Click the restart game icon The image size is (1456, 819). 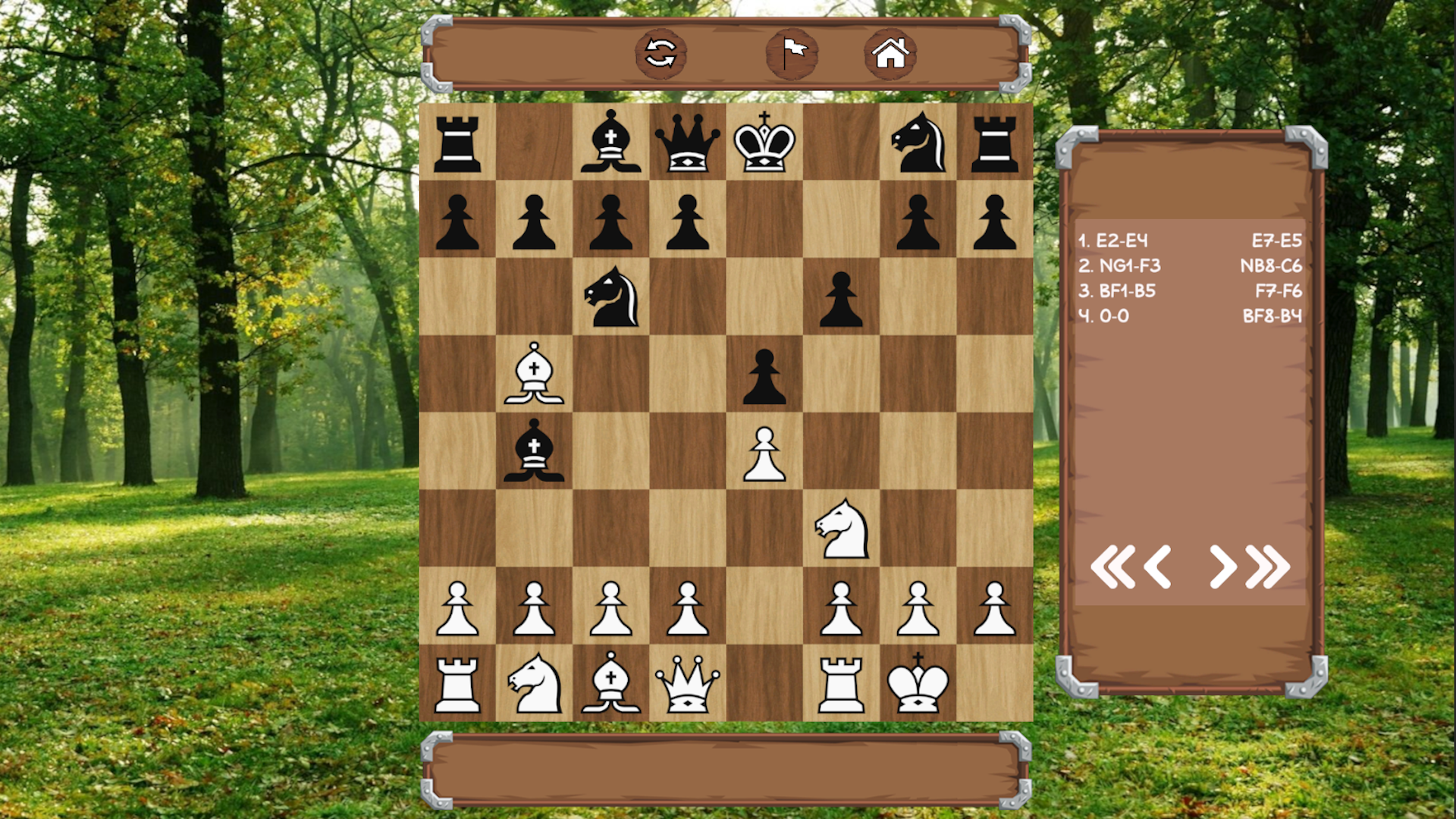(660, 53)
